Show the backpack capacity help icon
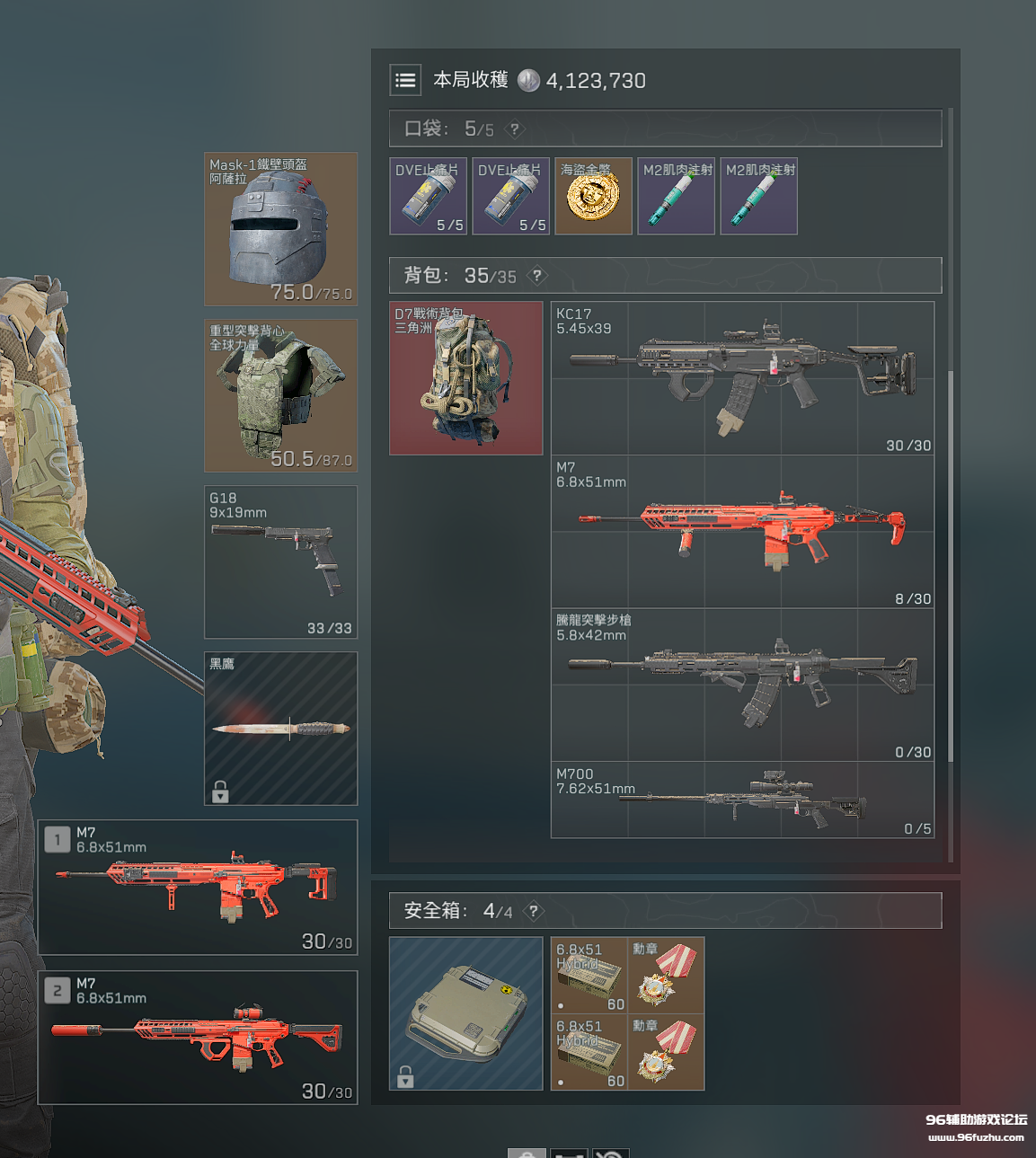The width and height of the screenshot is (1036, 1158). pyautogui.click(x=537, y=276)
